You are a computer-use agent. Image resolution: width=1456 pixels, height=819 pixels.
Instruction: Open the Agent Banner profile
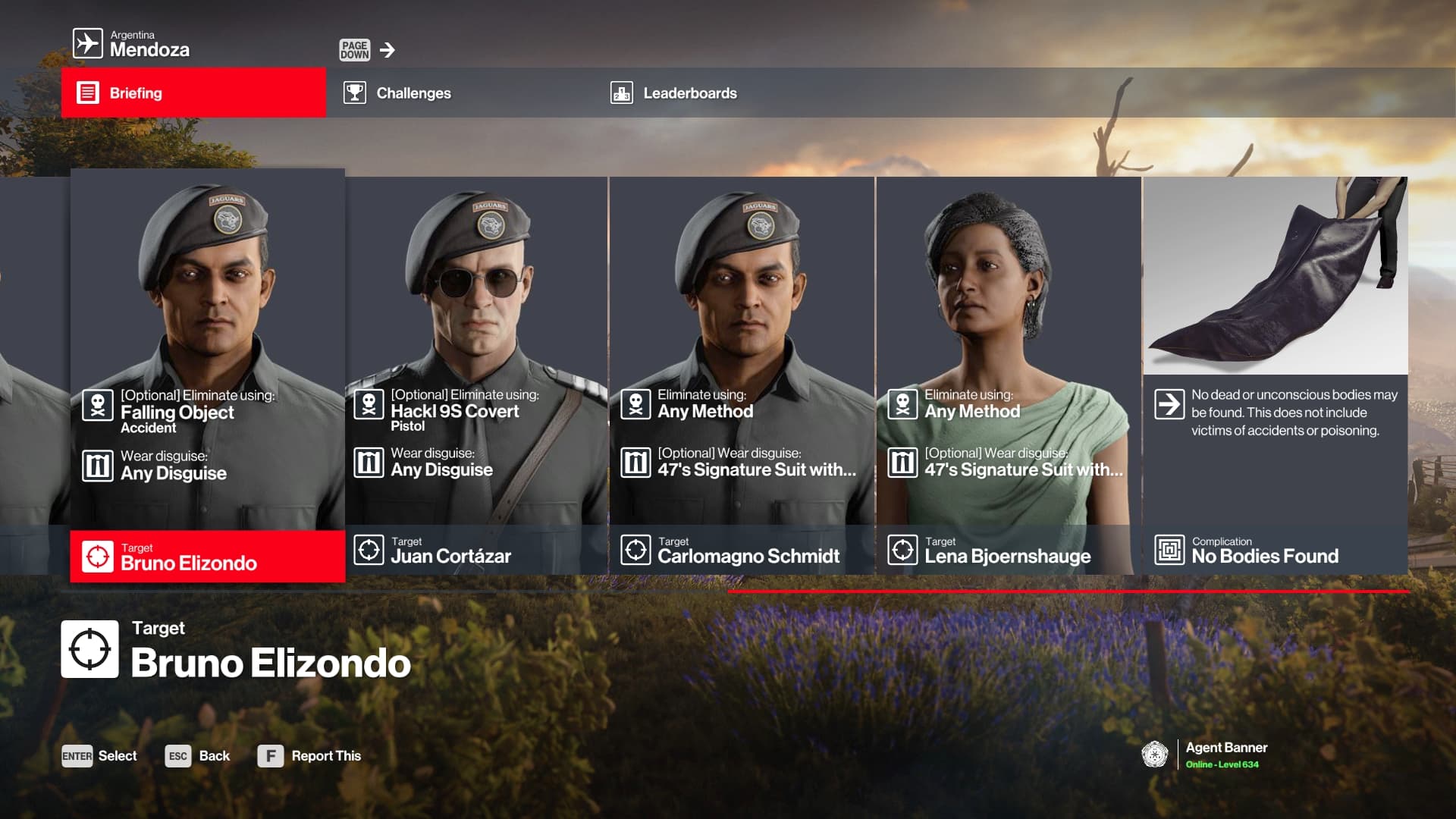click(1206, 755)
